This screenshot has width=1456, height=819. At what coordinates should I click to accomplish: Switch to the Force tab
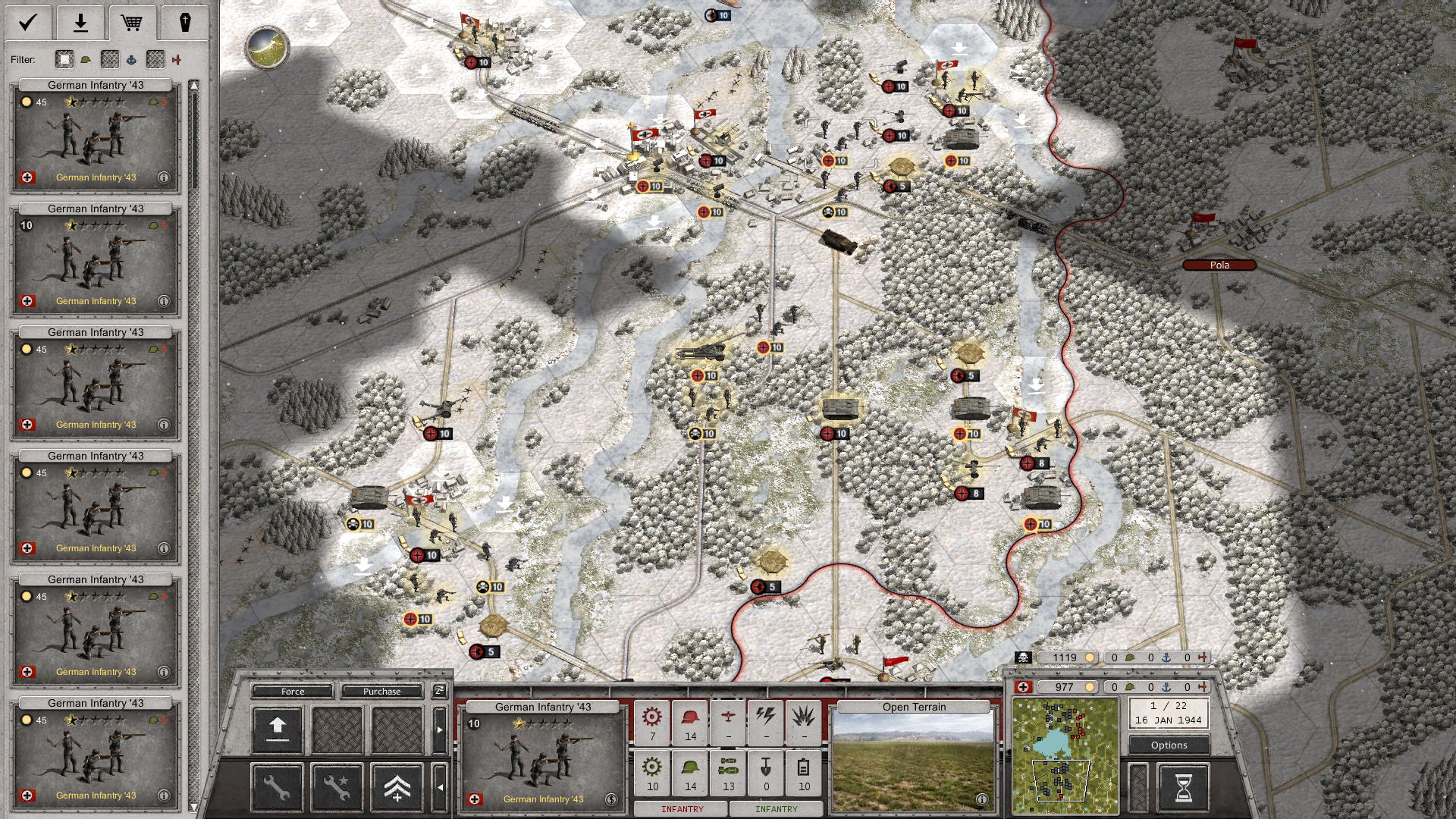(293, 692)
